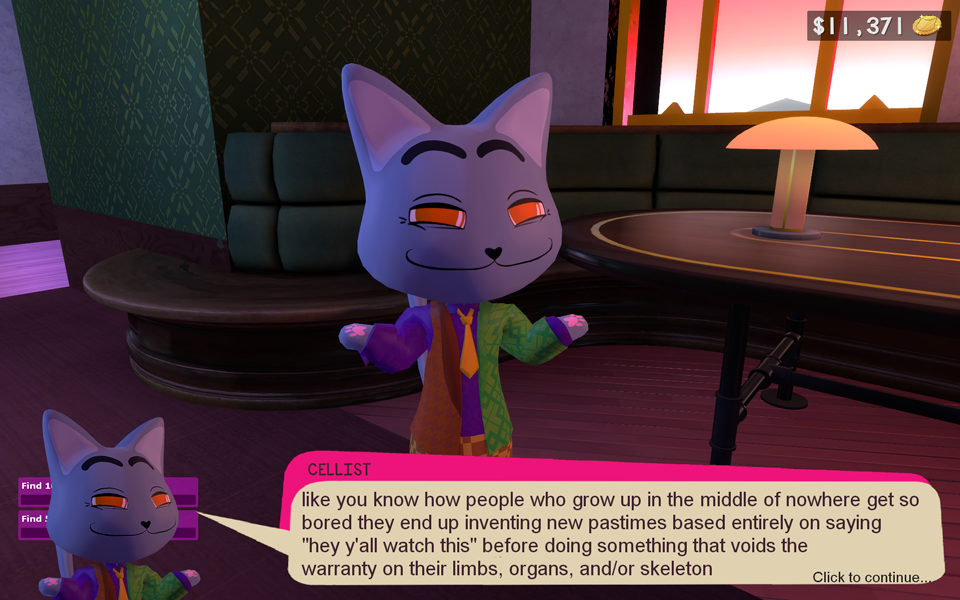This screenshot has width=960, height=600.
Task: Select the upper purple "Find" objective tracker
Action: [x=31, y=486]
